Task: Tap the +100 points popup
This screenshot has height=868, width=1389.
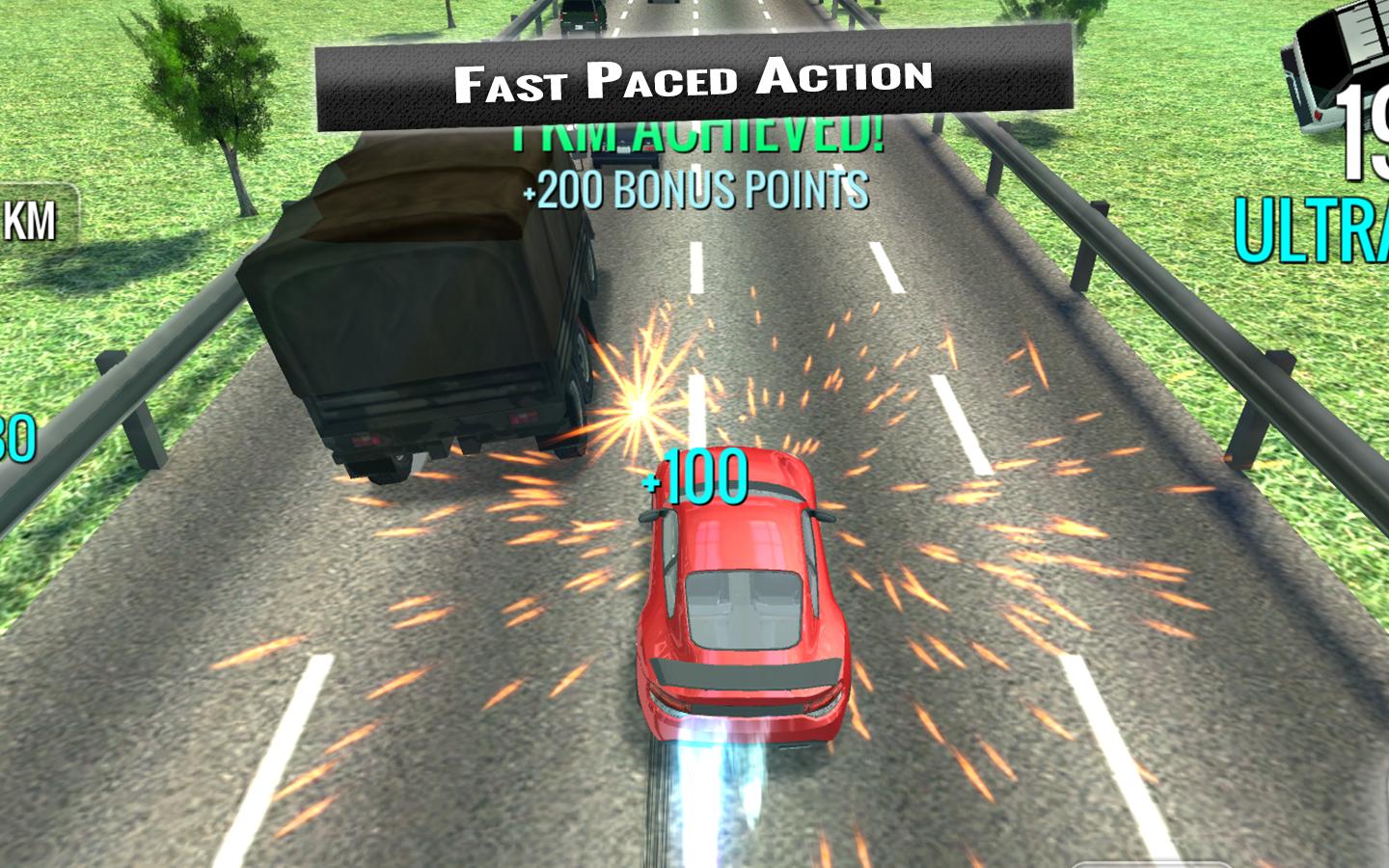Action: (x=693, y=477)
